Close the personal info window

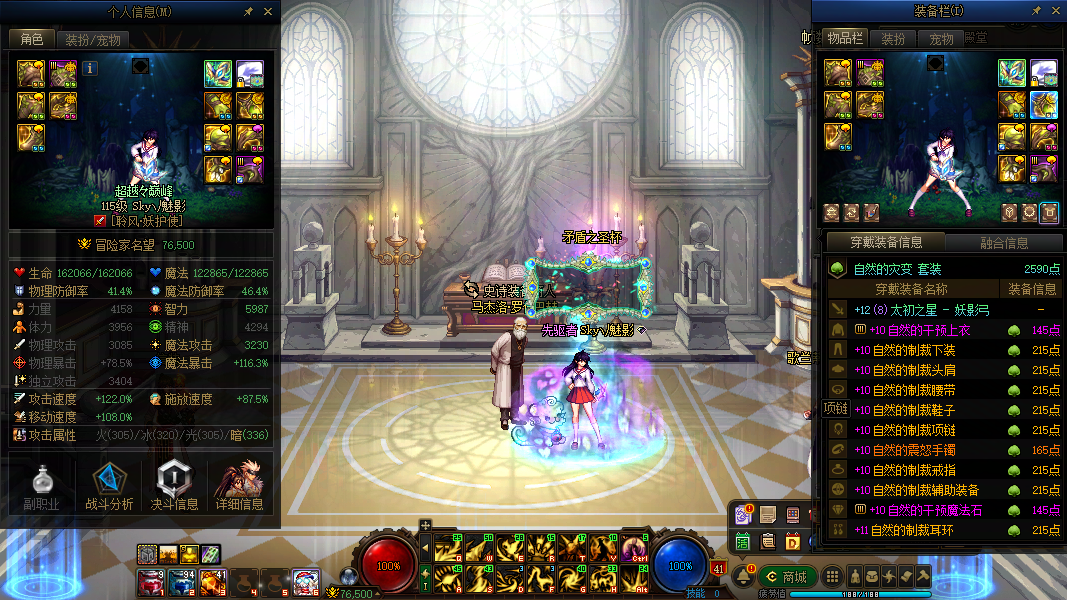click(x=268, y=12)
